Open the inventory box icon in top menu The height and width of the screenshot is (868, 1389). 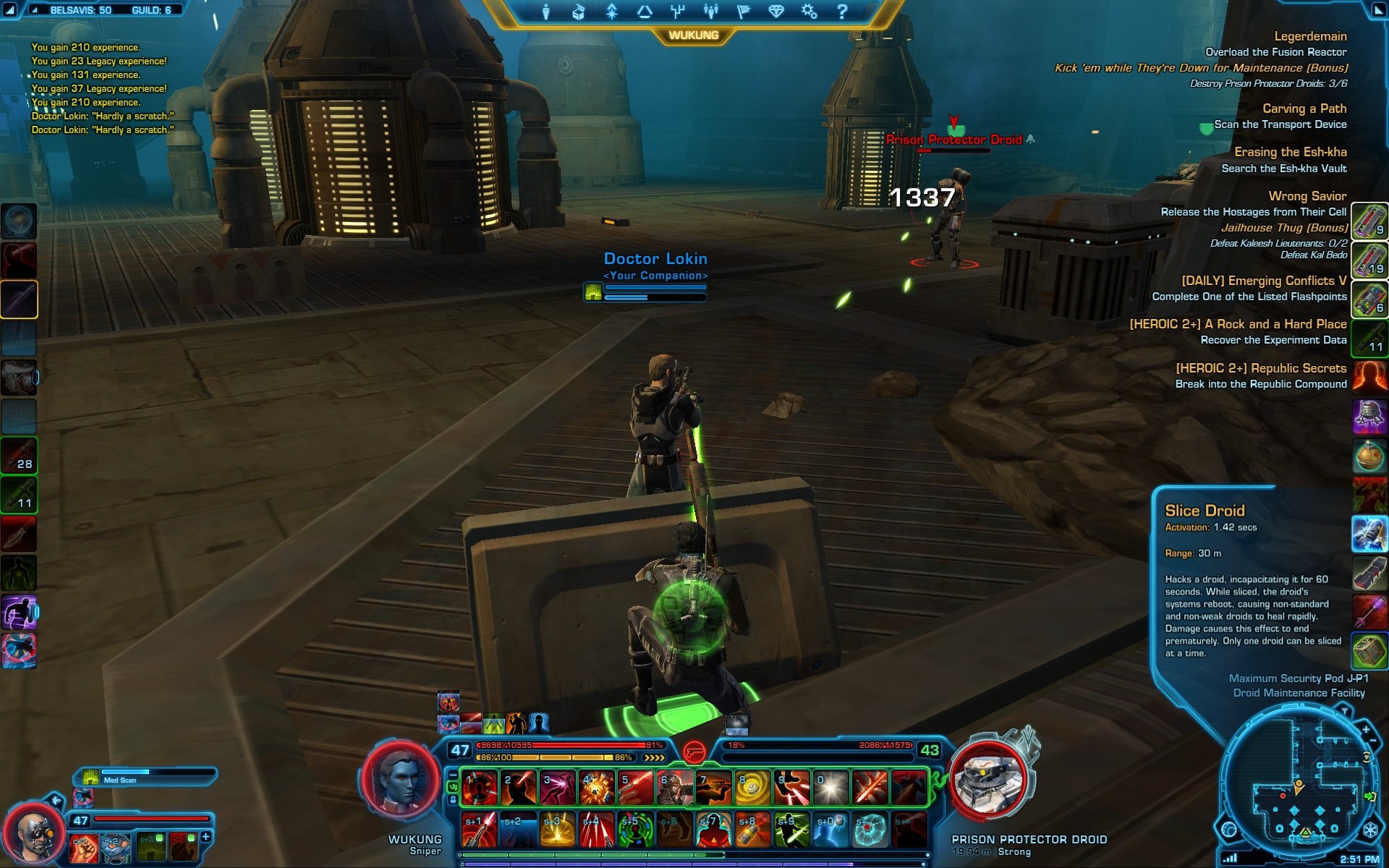tap(579, 12)
